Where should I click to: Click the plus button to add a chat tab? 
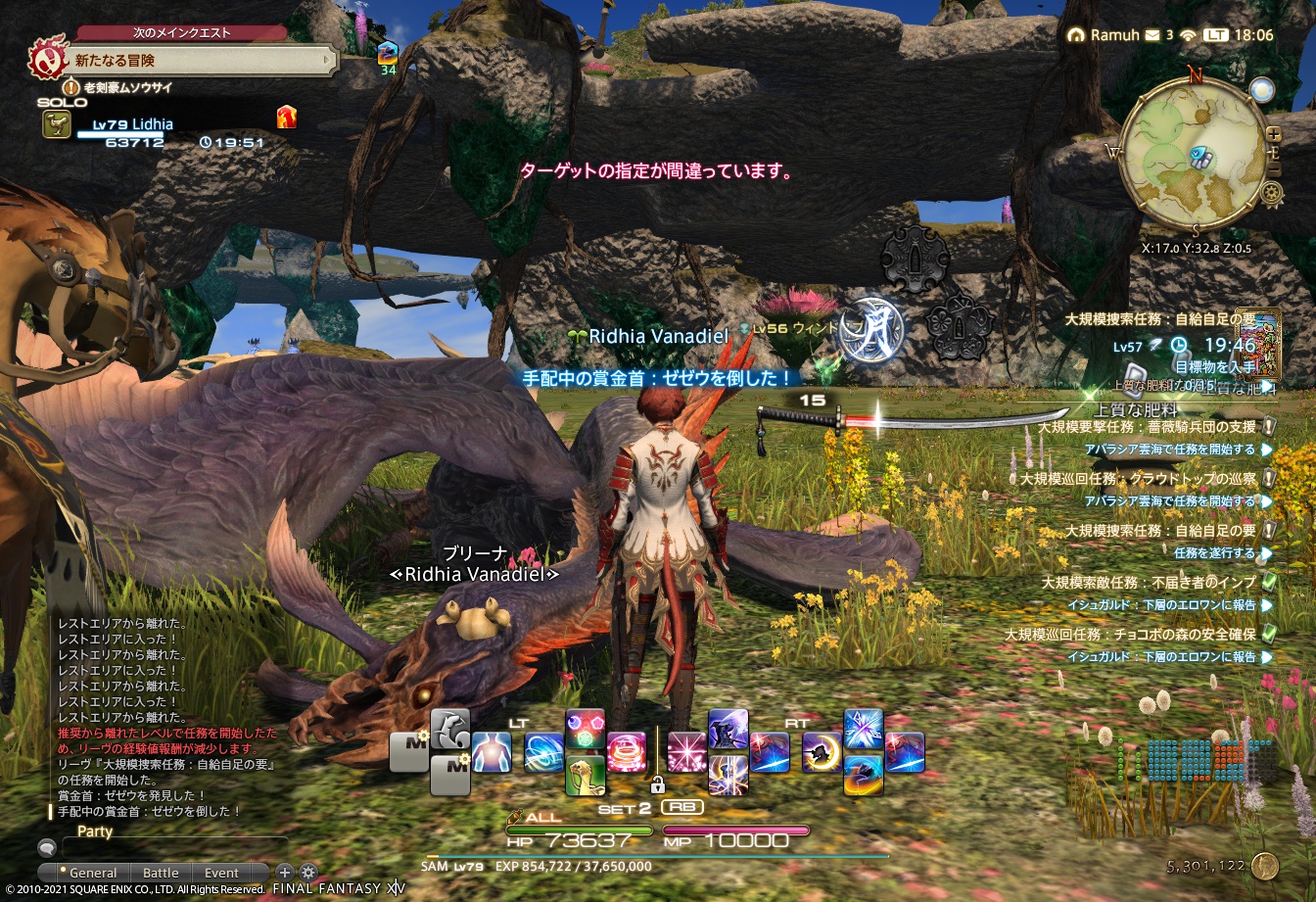click(x=284, y=872)
